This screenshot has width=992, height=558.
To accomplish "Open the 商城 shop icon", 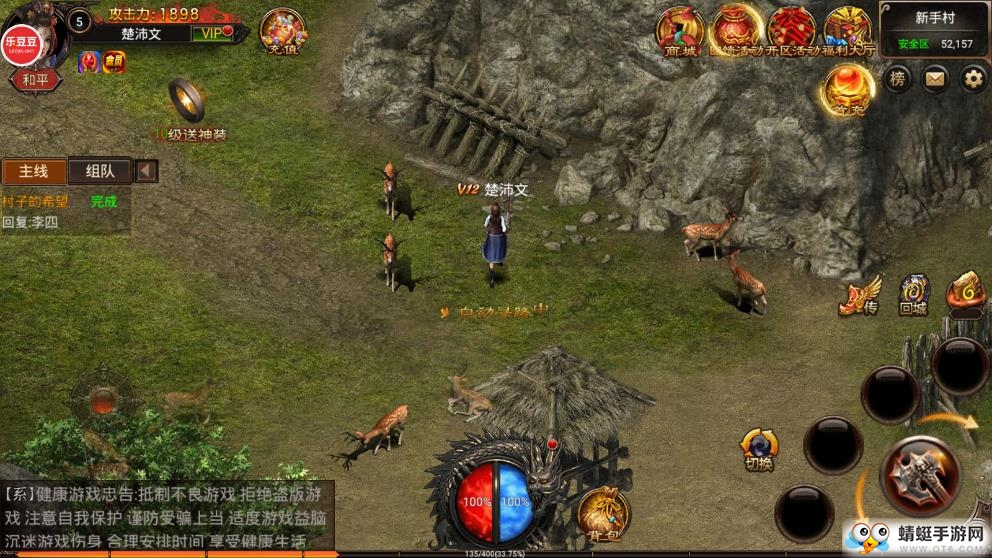I will [x=679, y=30].
